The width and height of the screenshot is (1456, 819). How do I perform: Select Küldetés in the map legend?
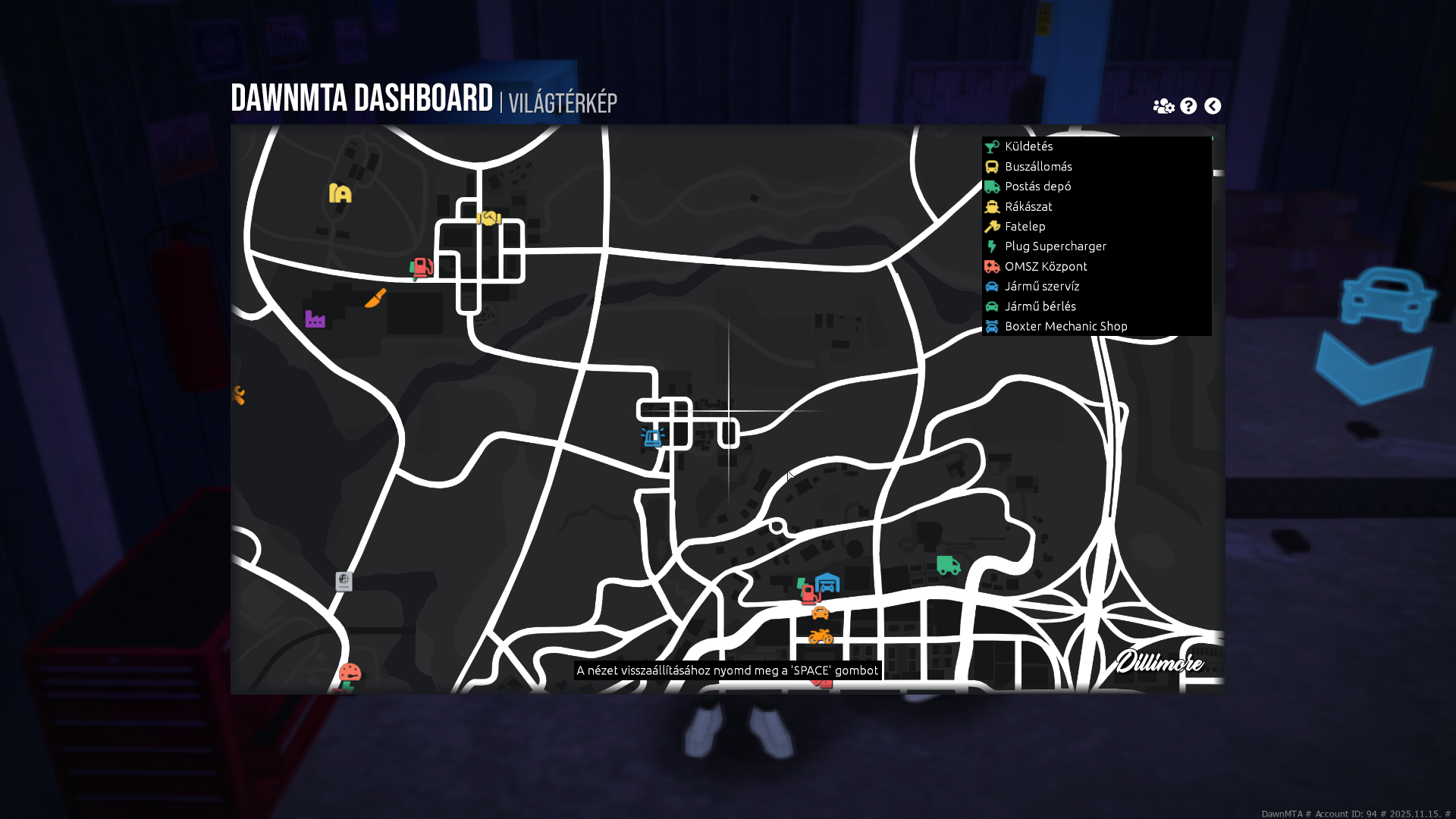pyautogui.click(x=1028, y=146)
